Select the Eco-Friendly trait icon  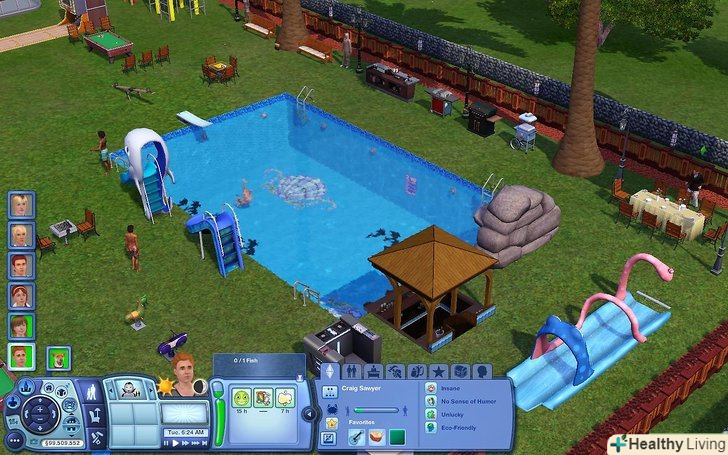(x=431, y=427)
